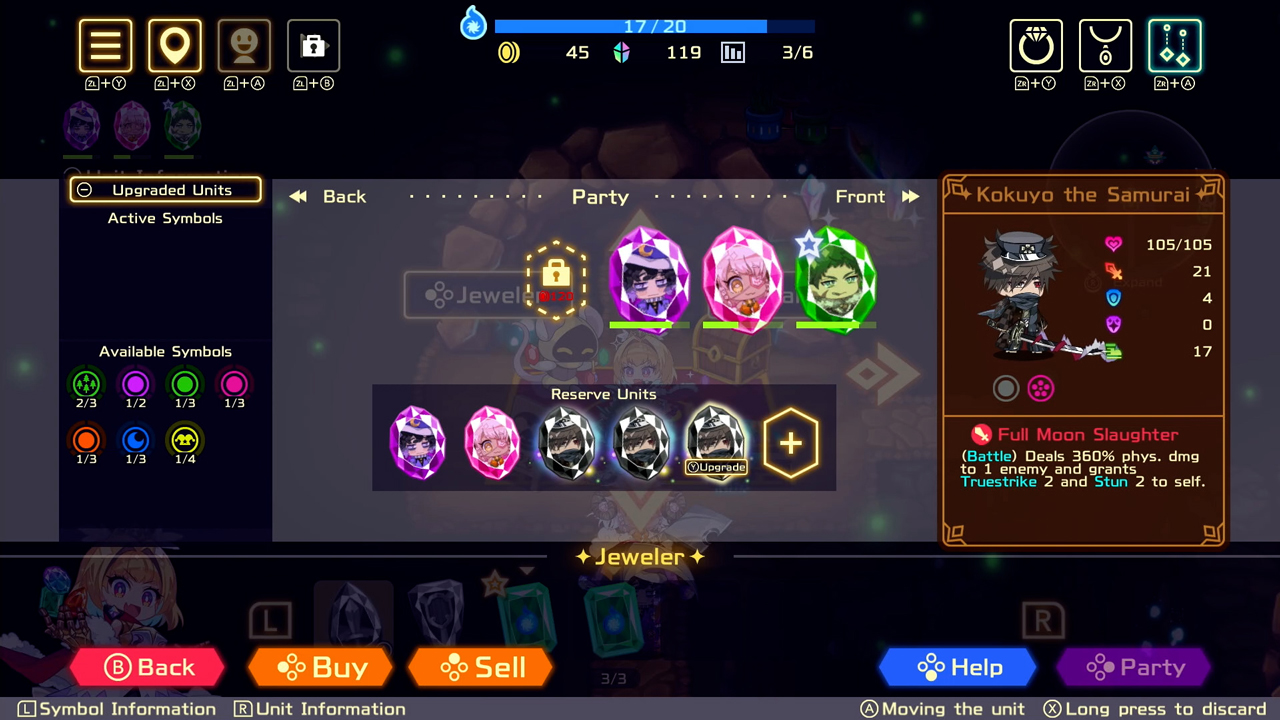Screen dimensions: 1280x720
Task: Select the character portrait icon
Action: click(244, 45)
